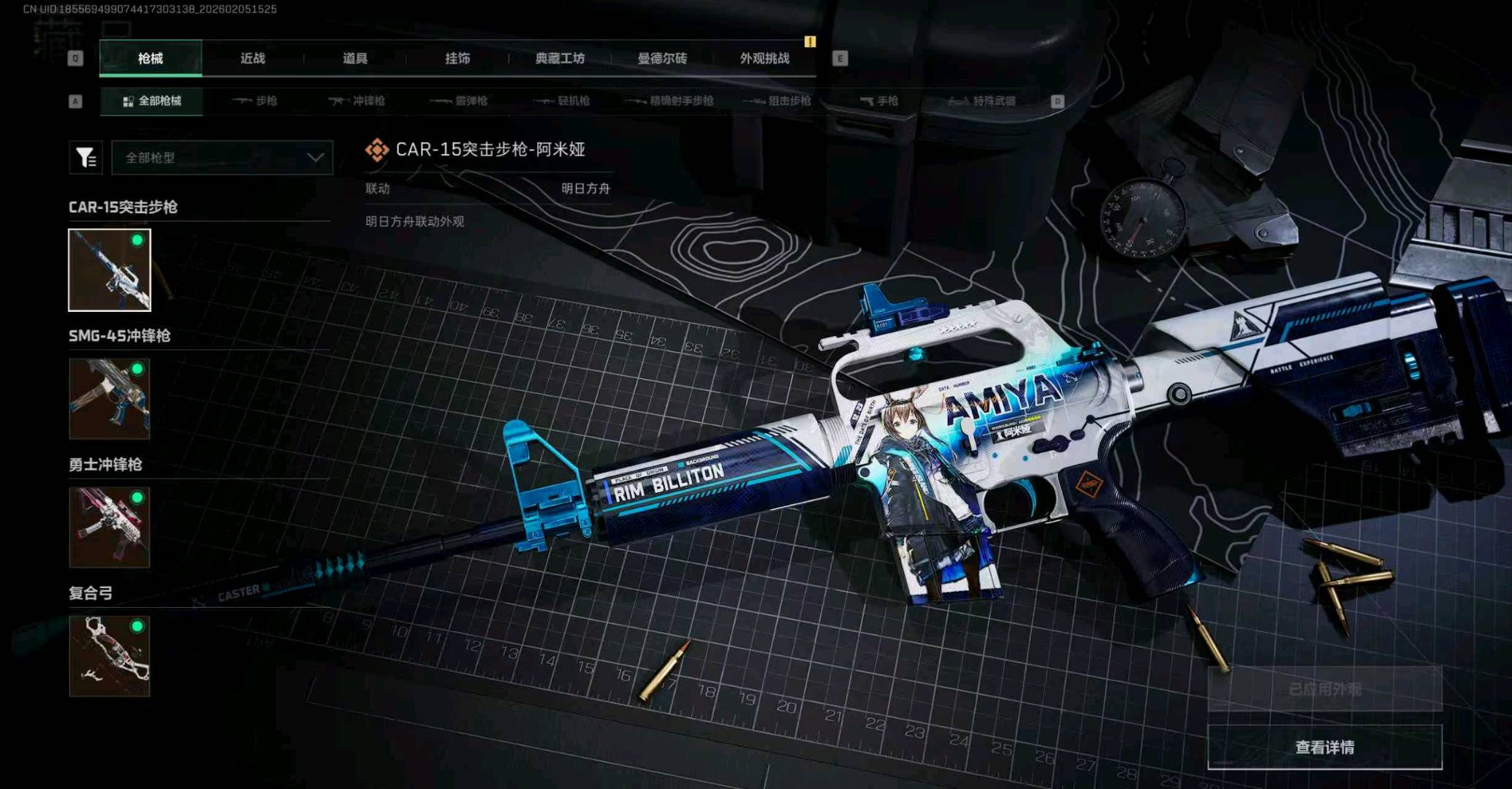1512x789 pixels.
Task: Show the 狙击步枪 category
Action: pos(778,101)
